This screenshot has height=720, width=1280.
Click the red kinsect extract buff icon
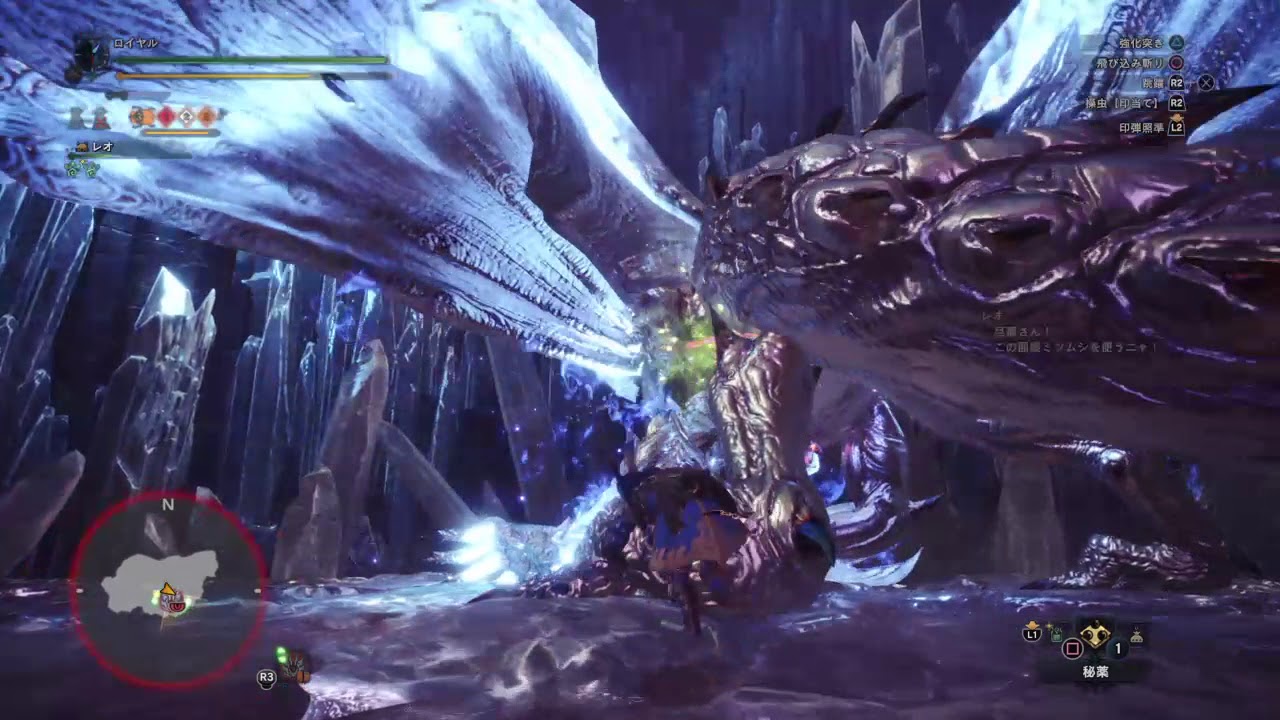[166, 116]
